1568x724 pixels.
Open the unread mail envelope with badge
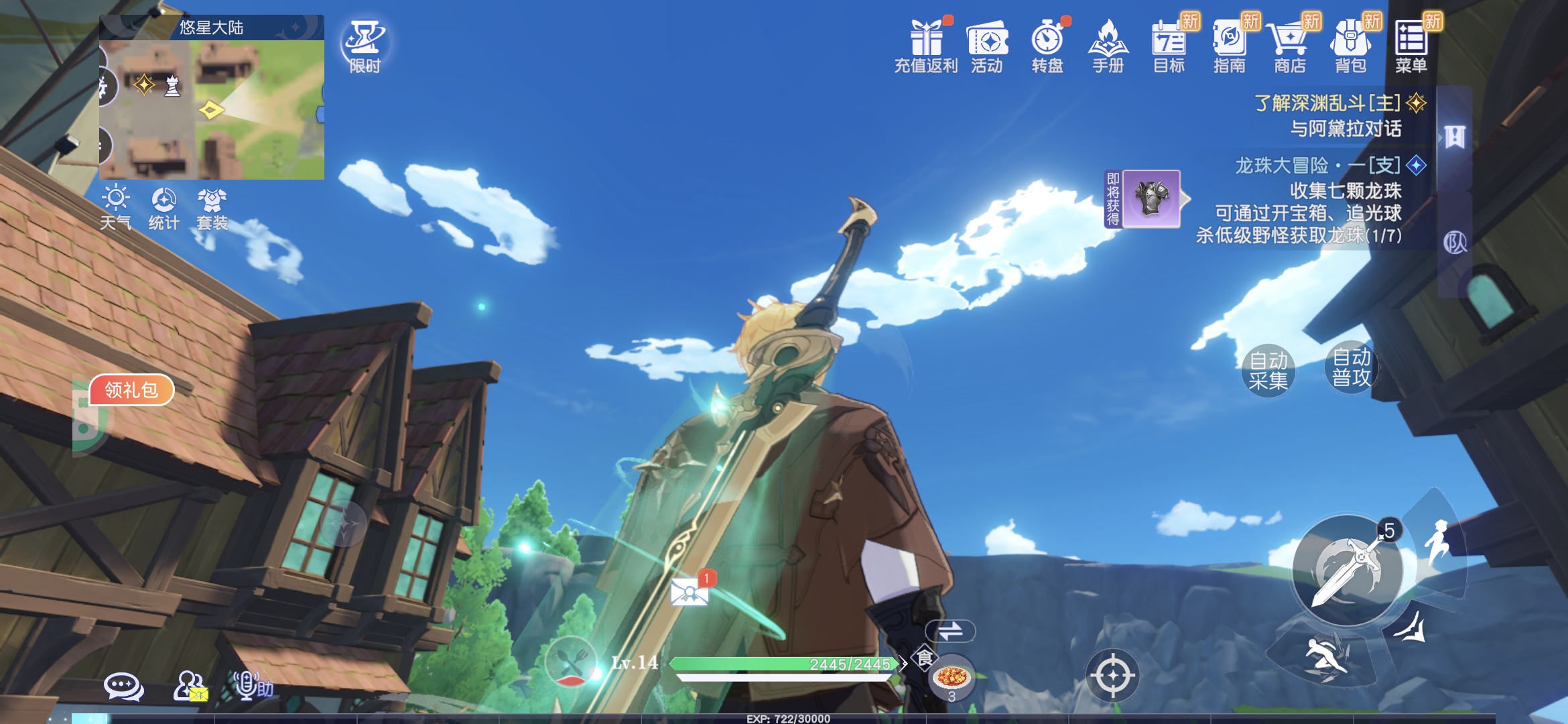coord(689,593)
